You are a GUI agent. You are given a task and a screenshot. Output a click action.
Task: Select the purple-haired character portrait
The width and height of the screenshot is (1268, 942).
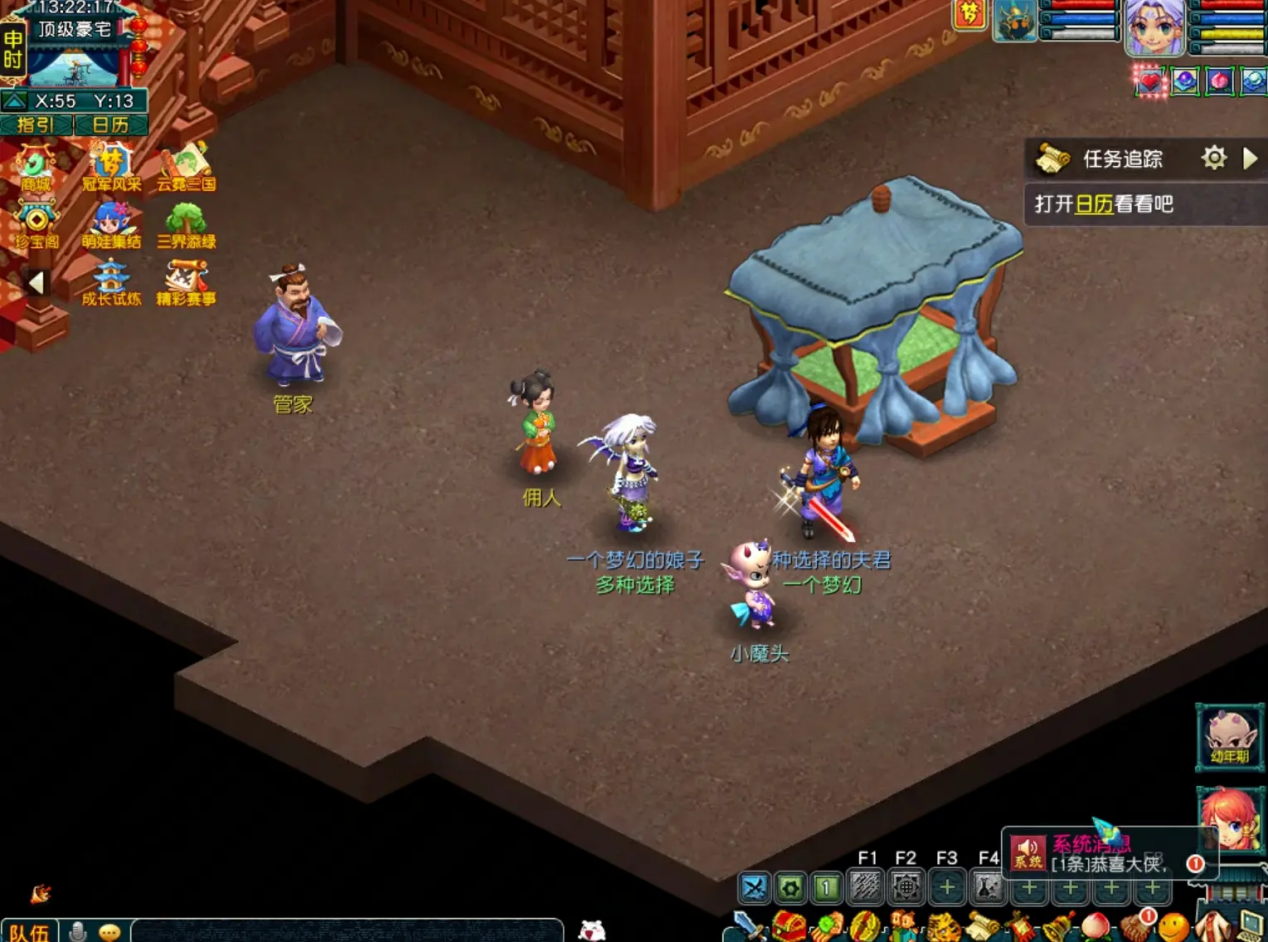click(x=1155, y=26)
